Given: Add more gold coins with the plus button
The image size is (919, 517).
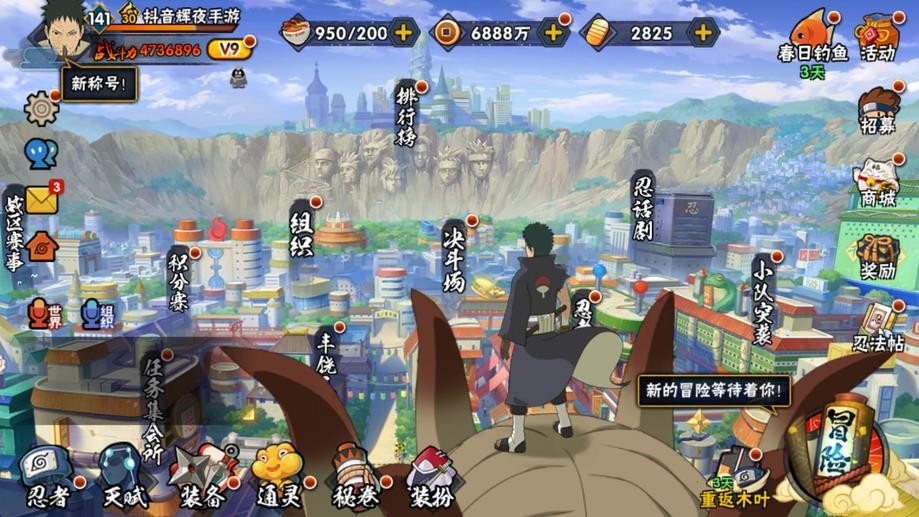Looking at the screenshot, I should (554, 32).
